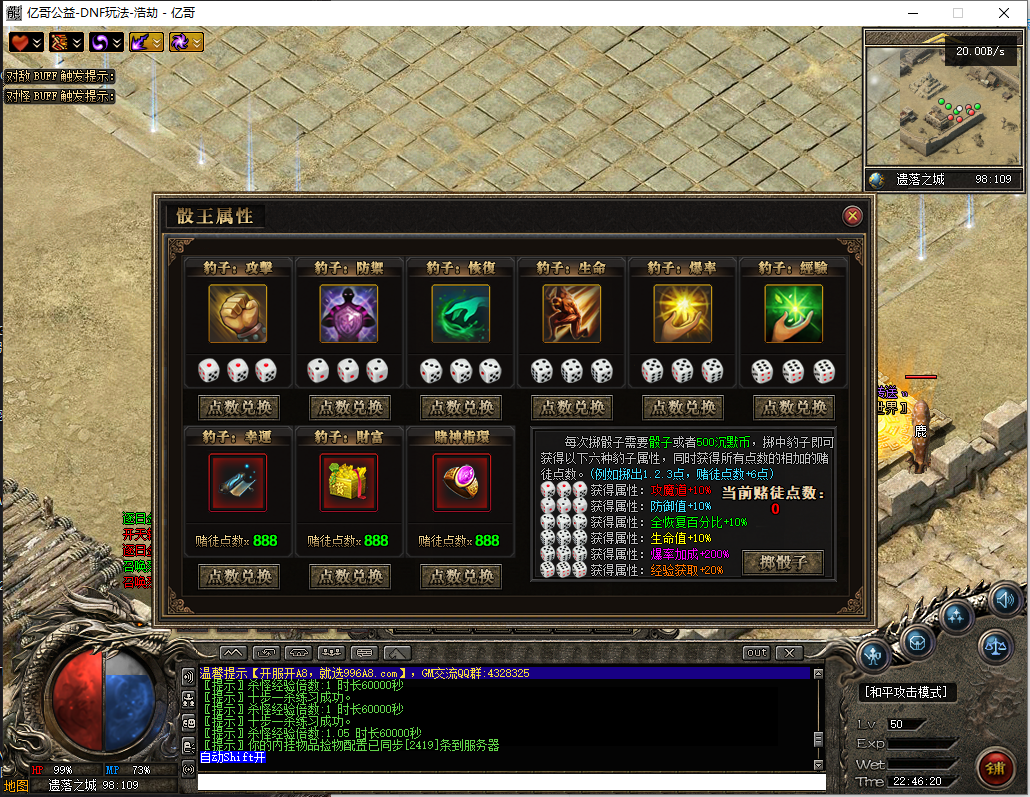1030x797 pixels.
Task: Click 点数兑换 below 豹子:防禦
Action: 349,408
